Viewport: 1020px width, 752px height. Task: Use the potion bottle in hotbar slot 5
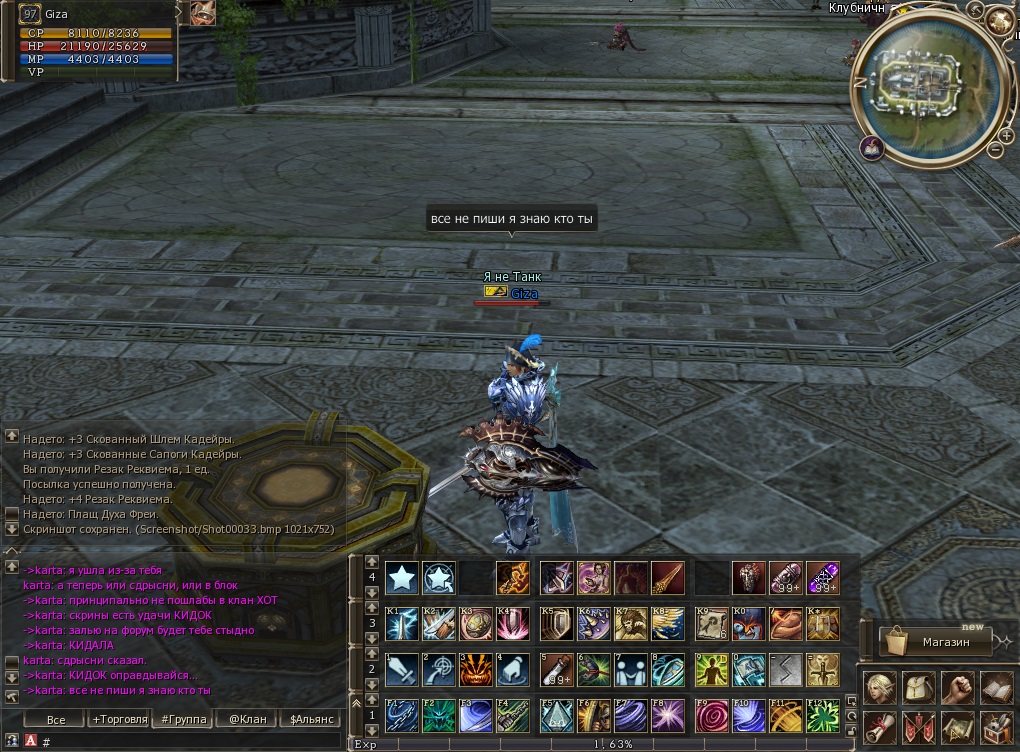(x=556, y=669)
